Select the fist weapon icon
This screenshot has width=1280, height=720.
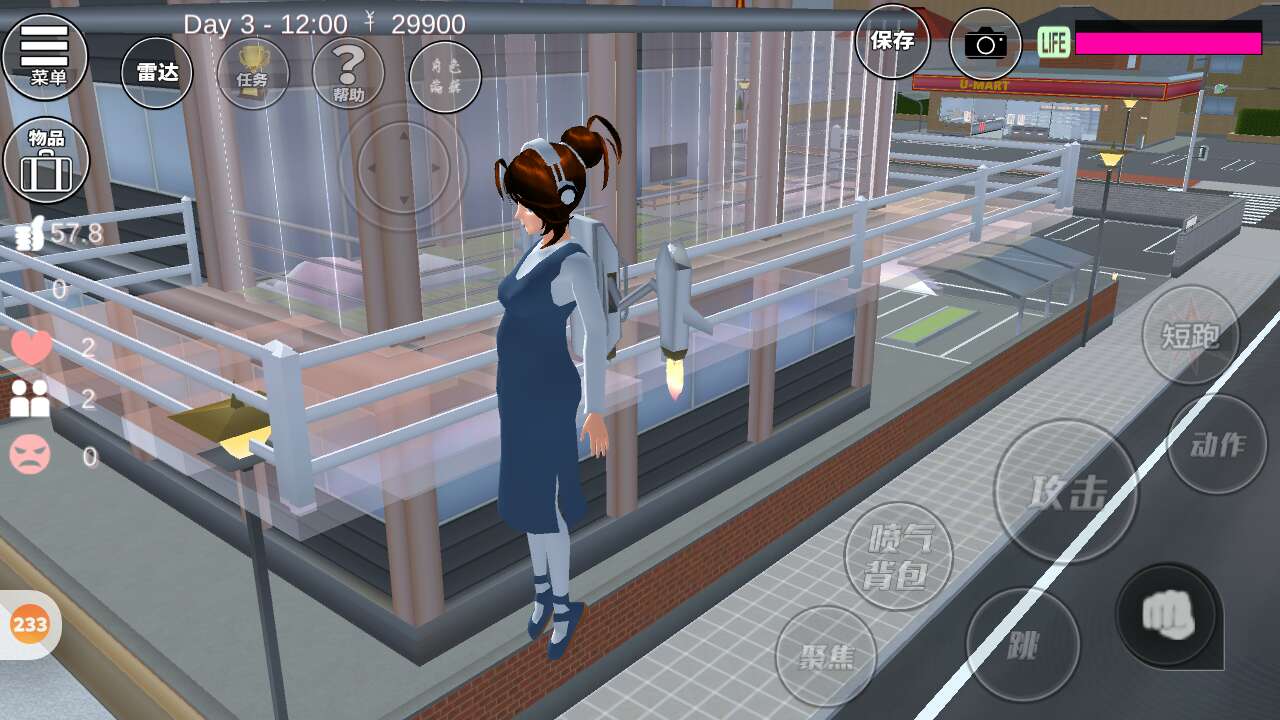point(1167,614)
